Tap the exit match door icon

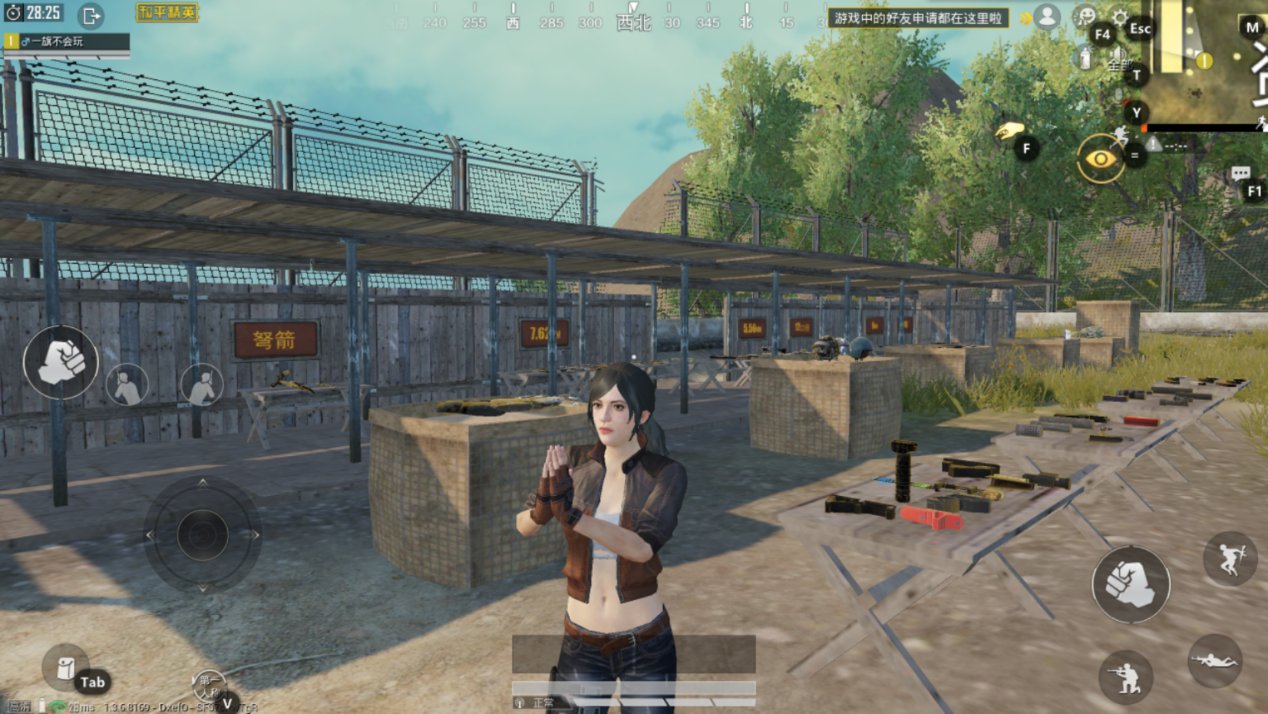[x=90, y=15]
